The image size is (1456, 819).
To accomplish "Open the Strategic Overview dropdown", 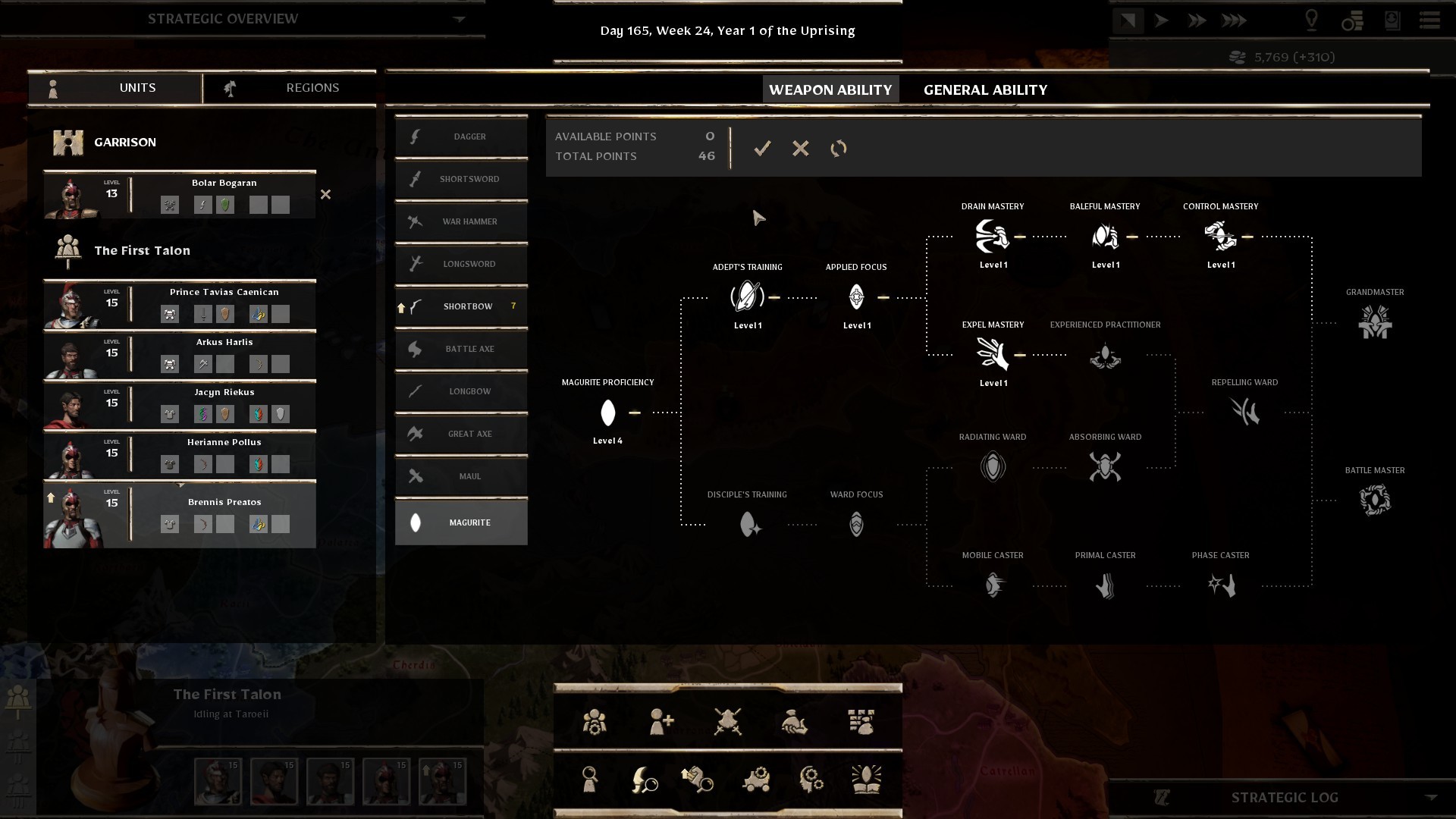I will 459,19.
